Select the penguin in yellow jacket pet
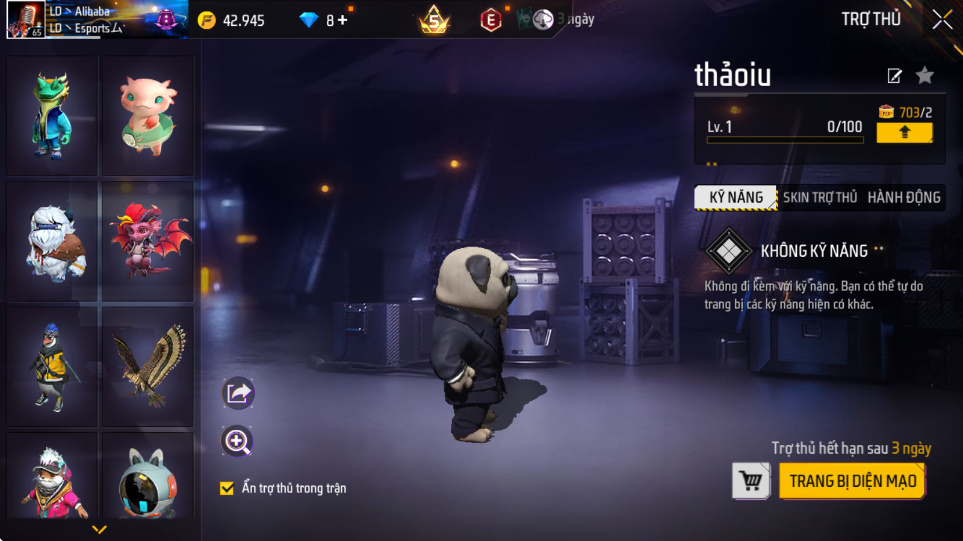The width and height of the screenshot is (963, 541). (x=51, y=366)
